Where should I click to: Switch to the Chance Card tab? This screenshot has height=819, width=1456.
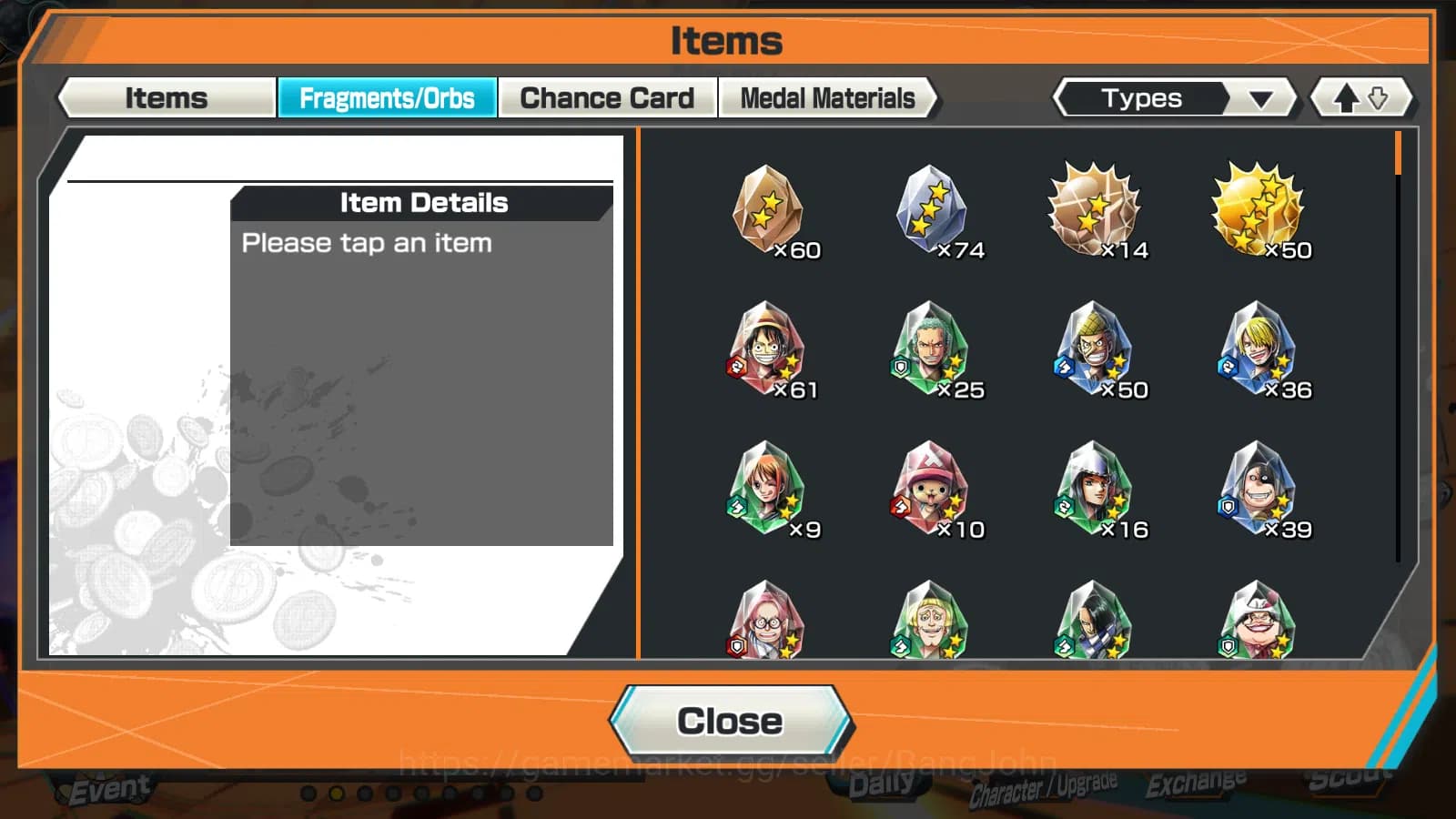[607, 97]
